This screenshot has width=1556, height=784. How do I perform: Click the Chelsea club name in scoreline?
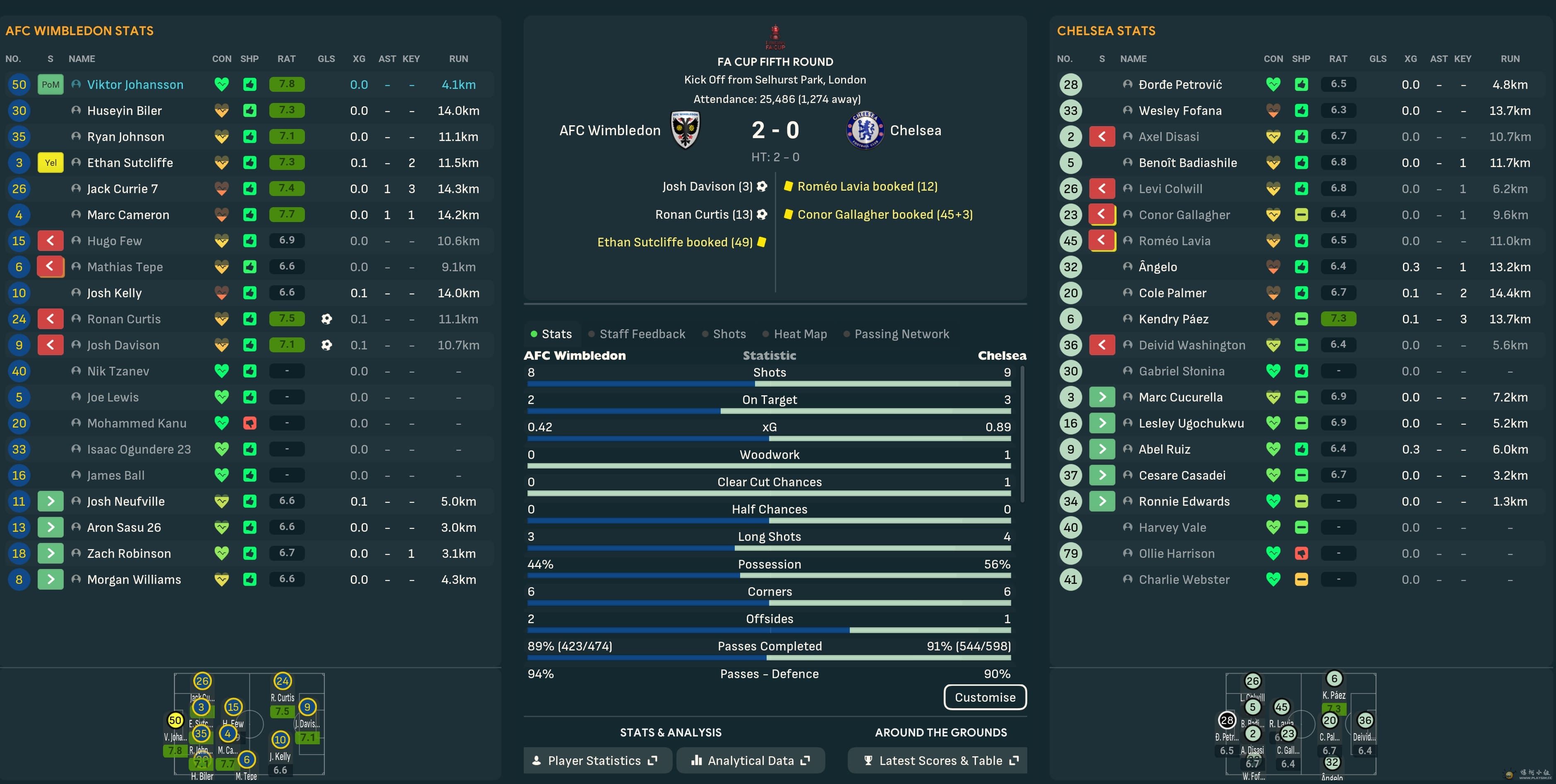click(x=915, y=130)
